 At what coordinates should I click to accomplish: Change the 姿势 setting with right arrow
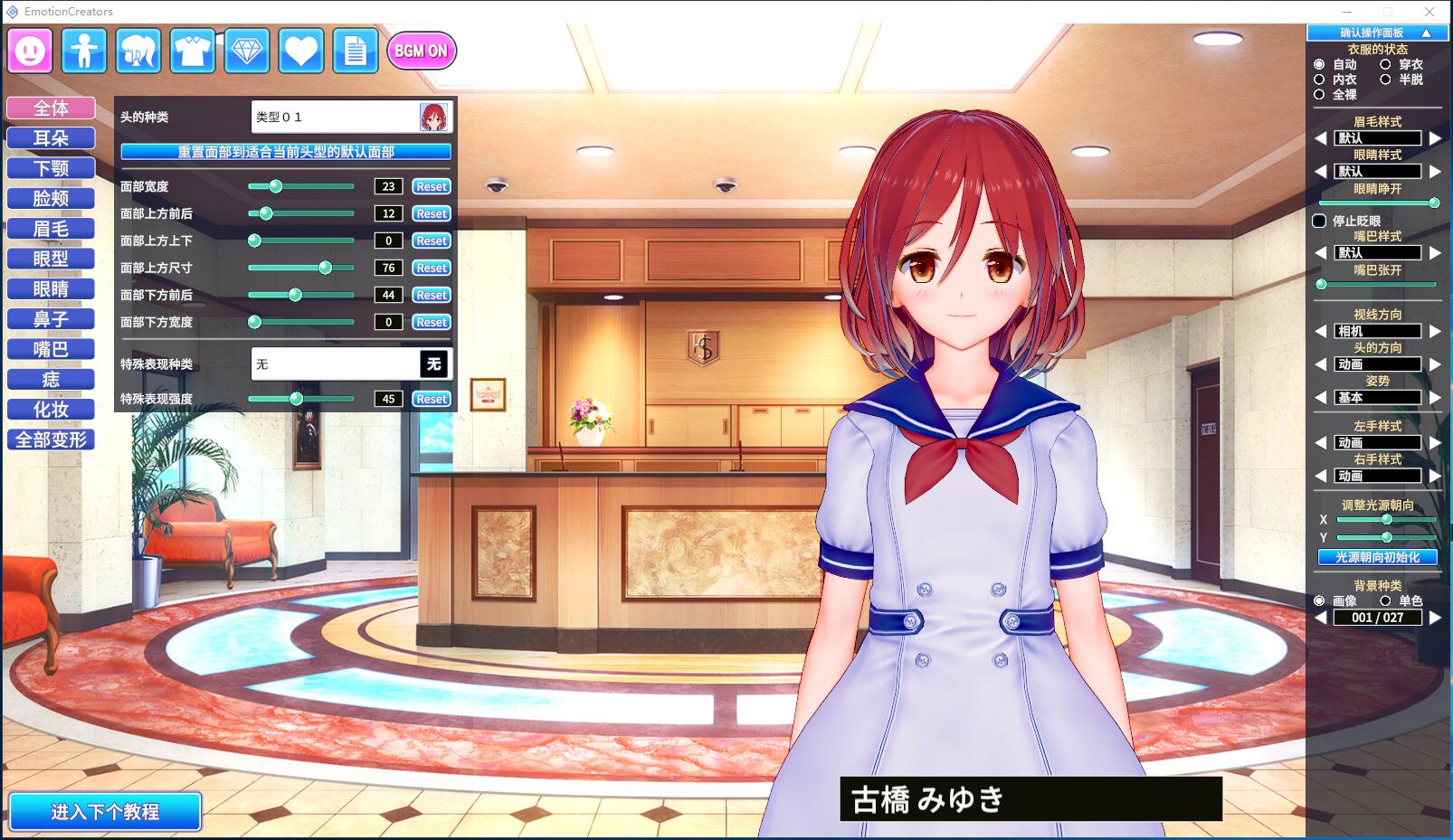[1437, 398]
